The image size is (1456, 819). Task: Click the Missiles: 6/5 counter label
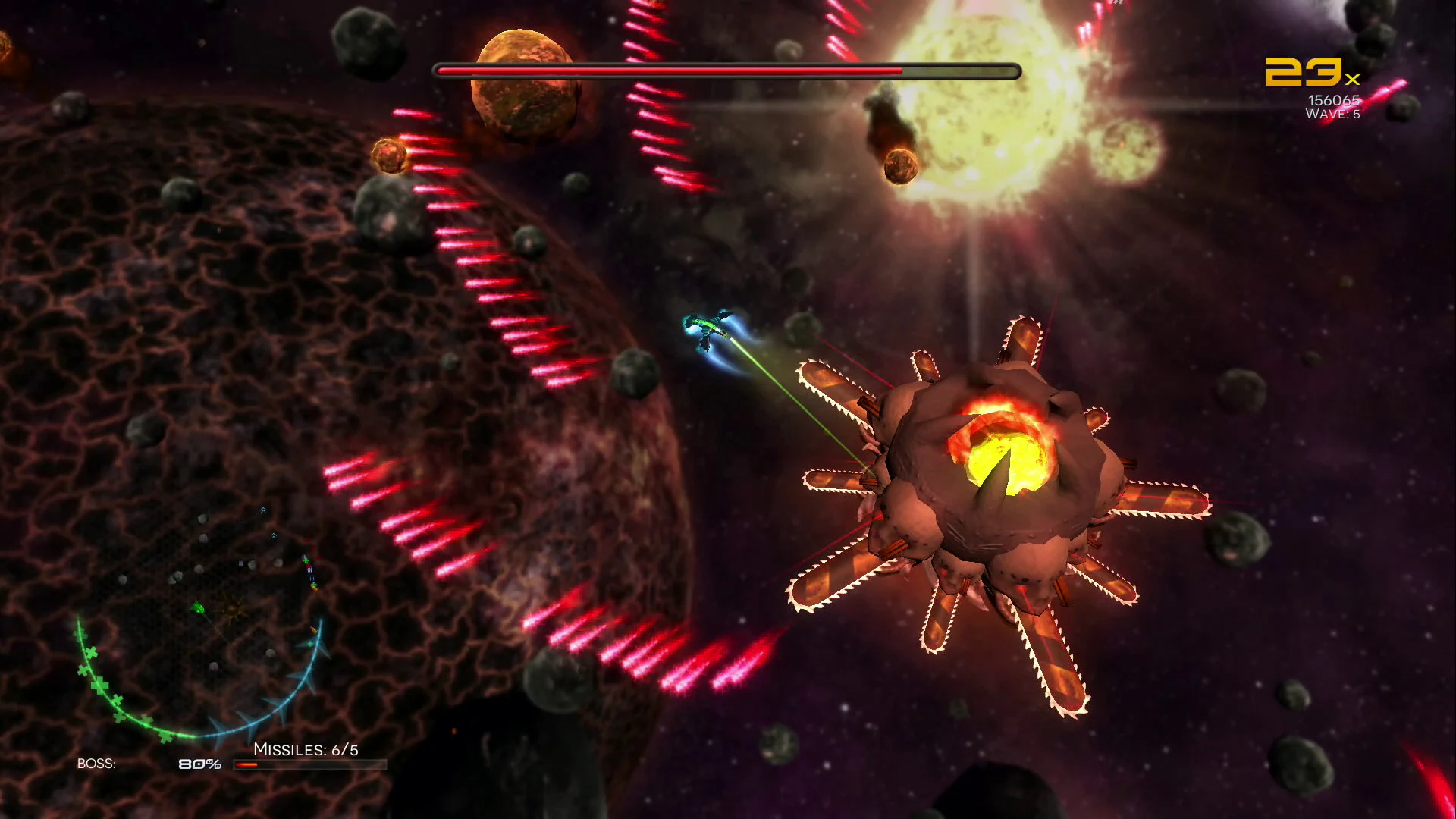tap(306, 747)
